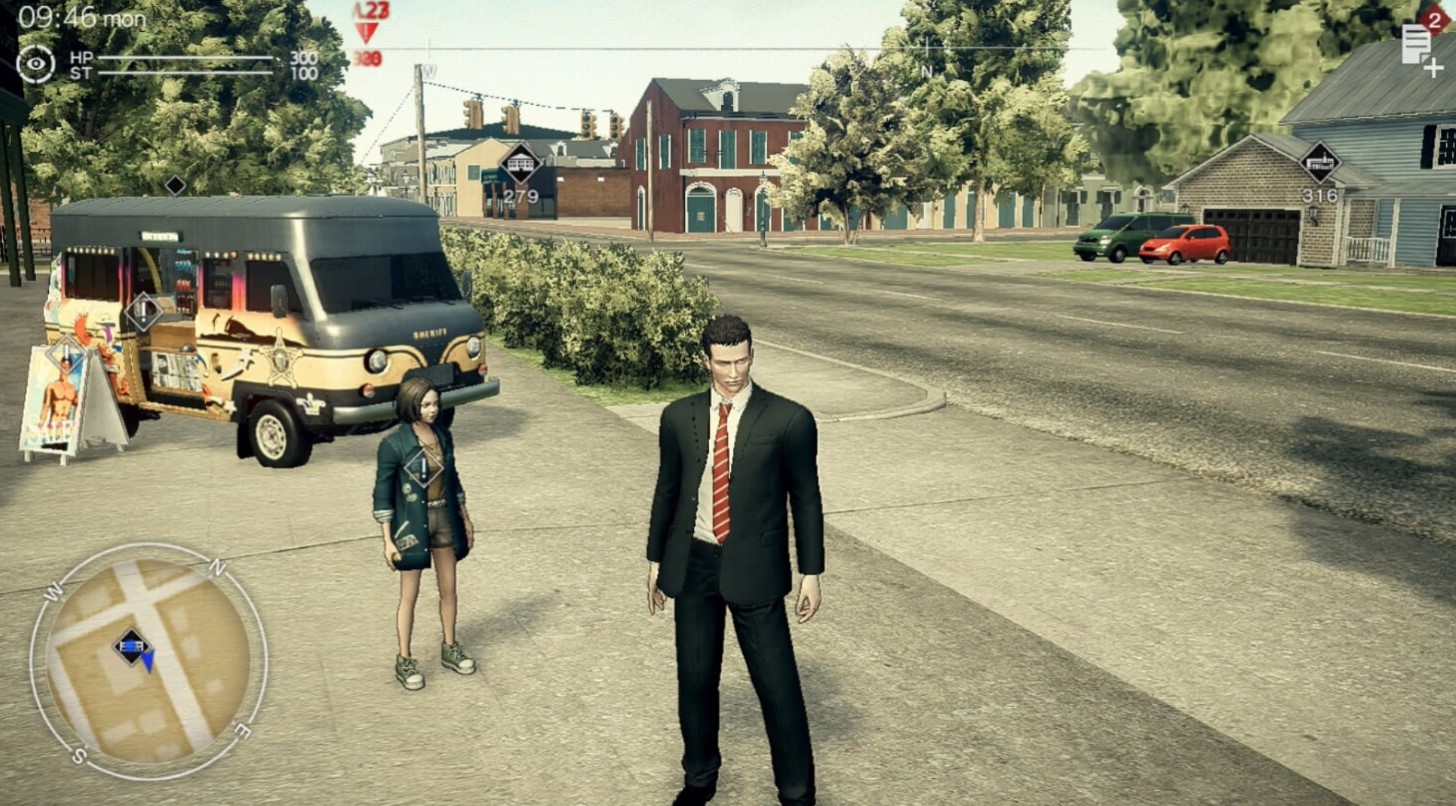
Task: Select the exclamation marker on the van
Action: (143, 311)
